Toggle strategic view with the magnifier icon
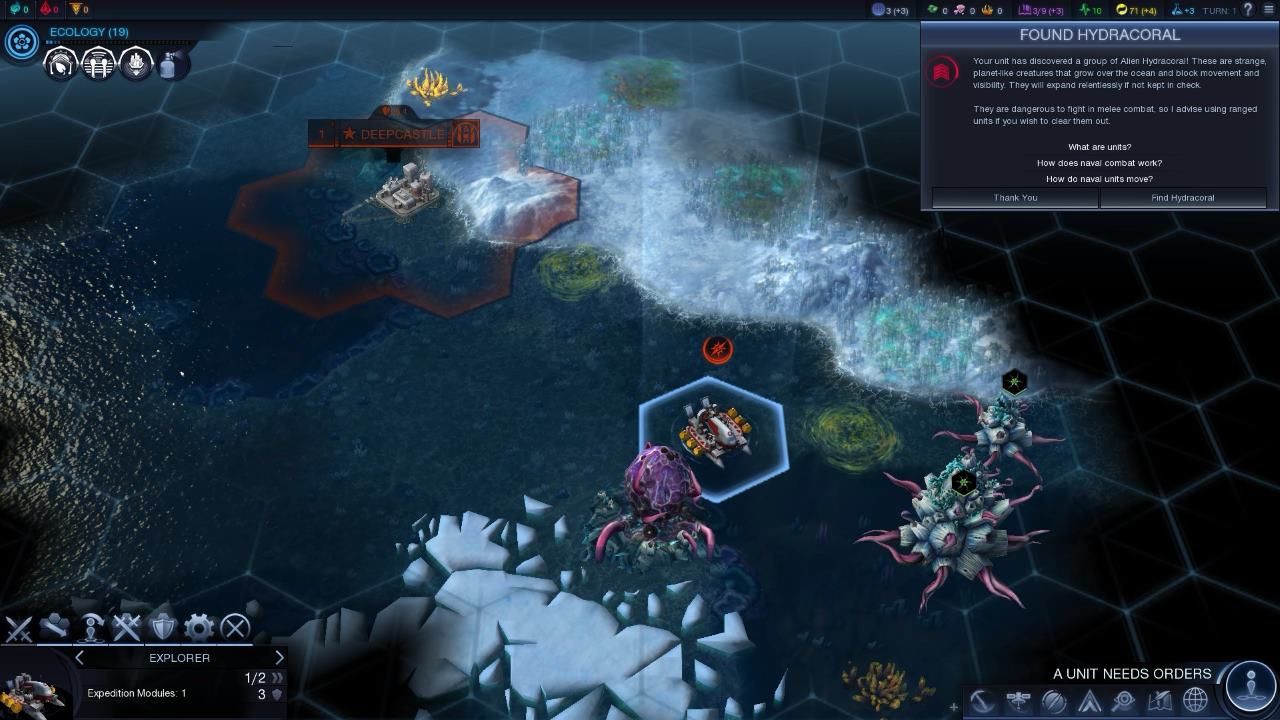The image size is (1280, 720). (1124, 701)
